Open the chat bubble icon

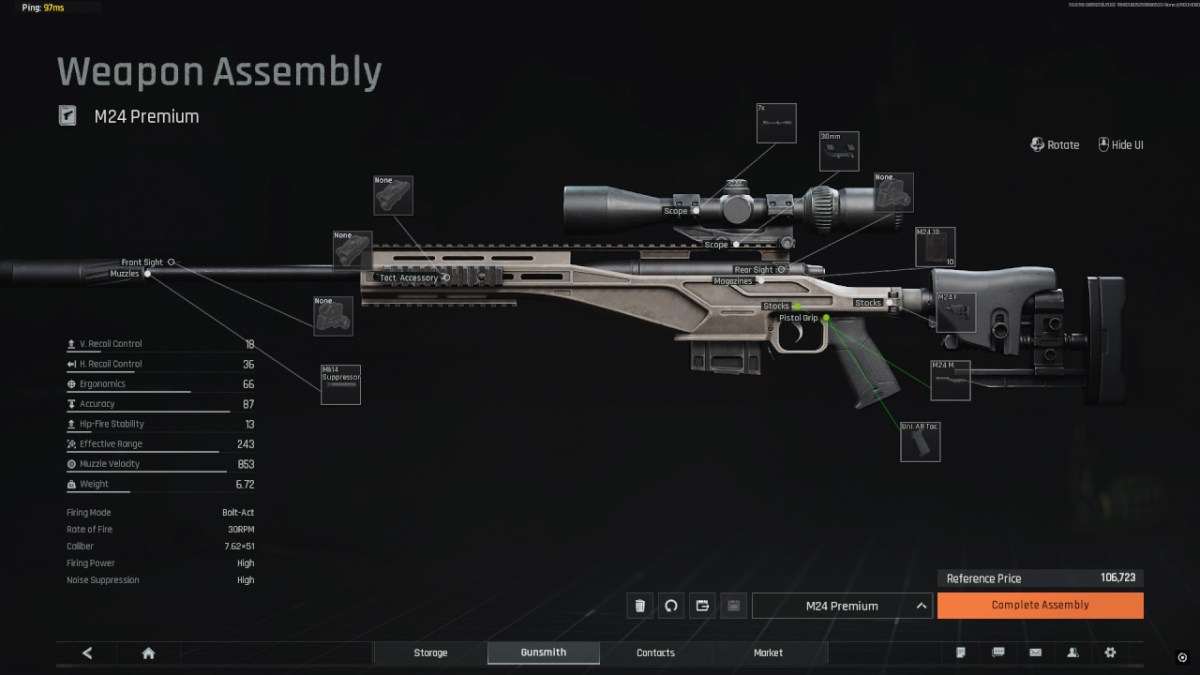998,653
